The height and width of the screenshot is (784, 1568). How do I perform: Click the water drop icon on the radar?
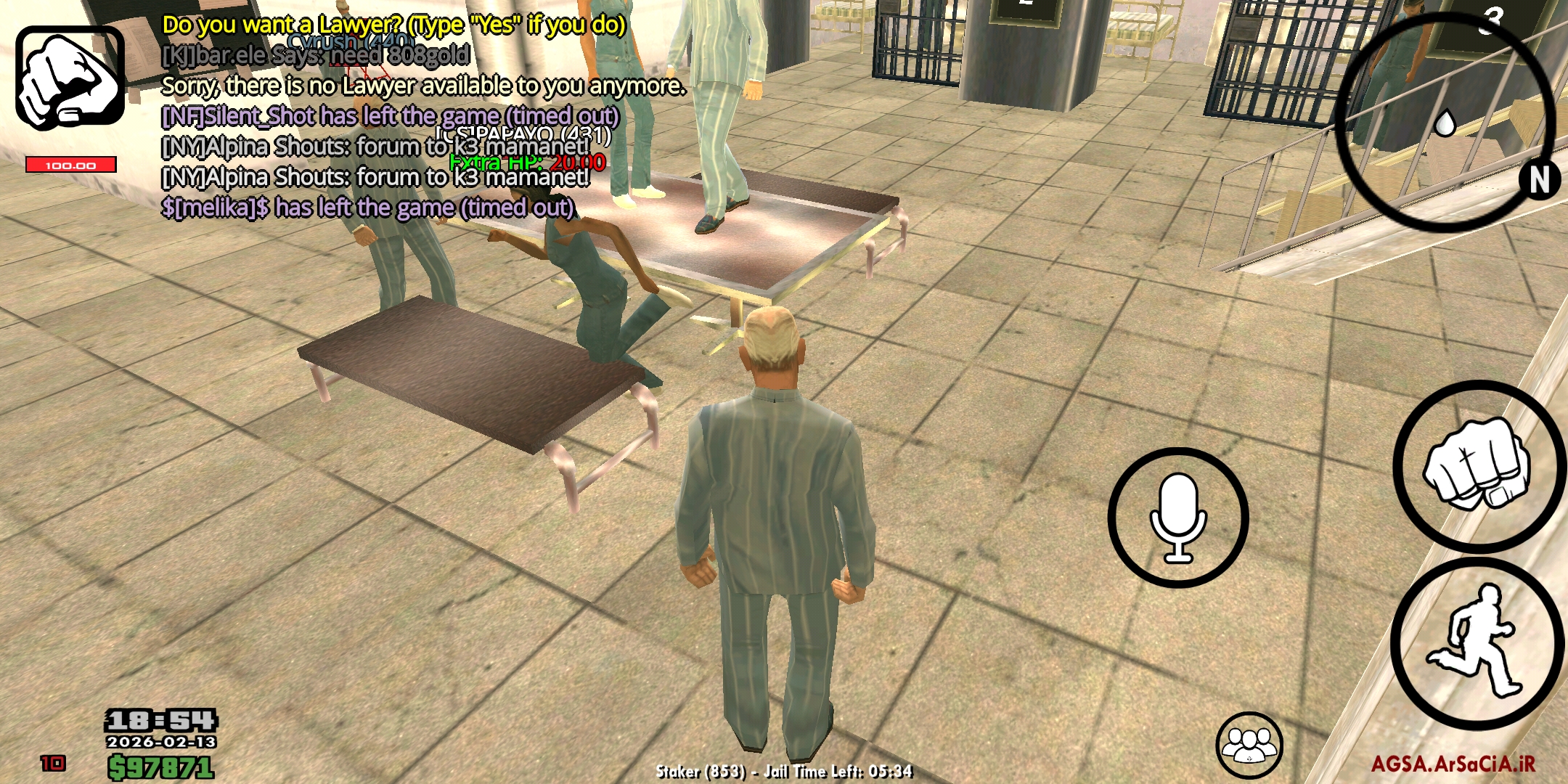pyautogui.click(x=1447, y=123)
